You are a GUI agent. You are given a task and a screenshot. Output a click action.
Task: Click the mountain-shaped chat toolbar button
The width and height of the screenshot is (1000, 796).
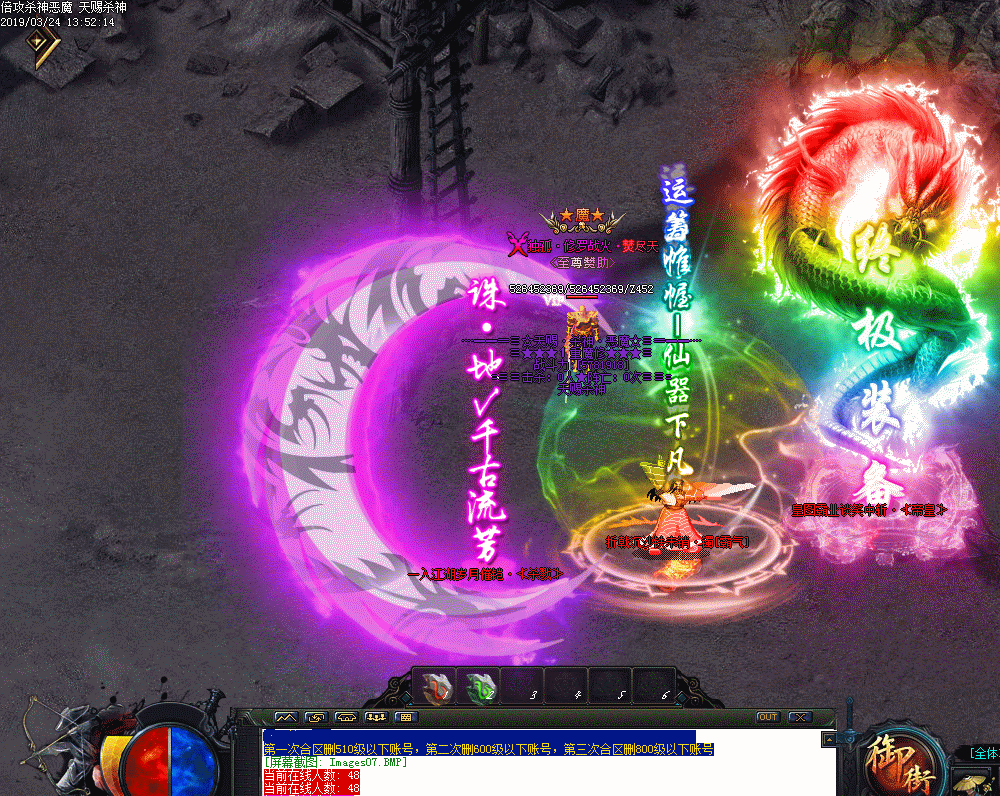(x=286, y=717)
